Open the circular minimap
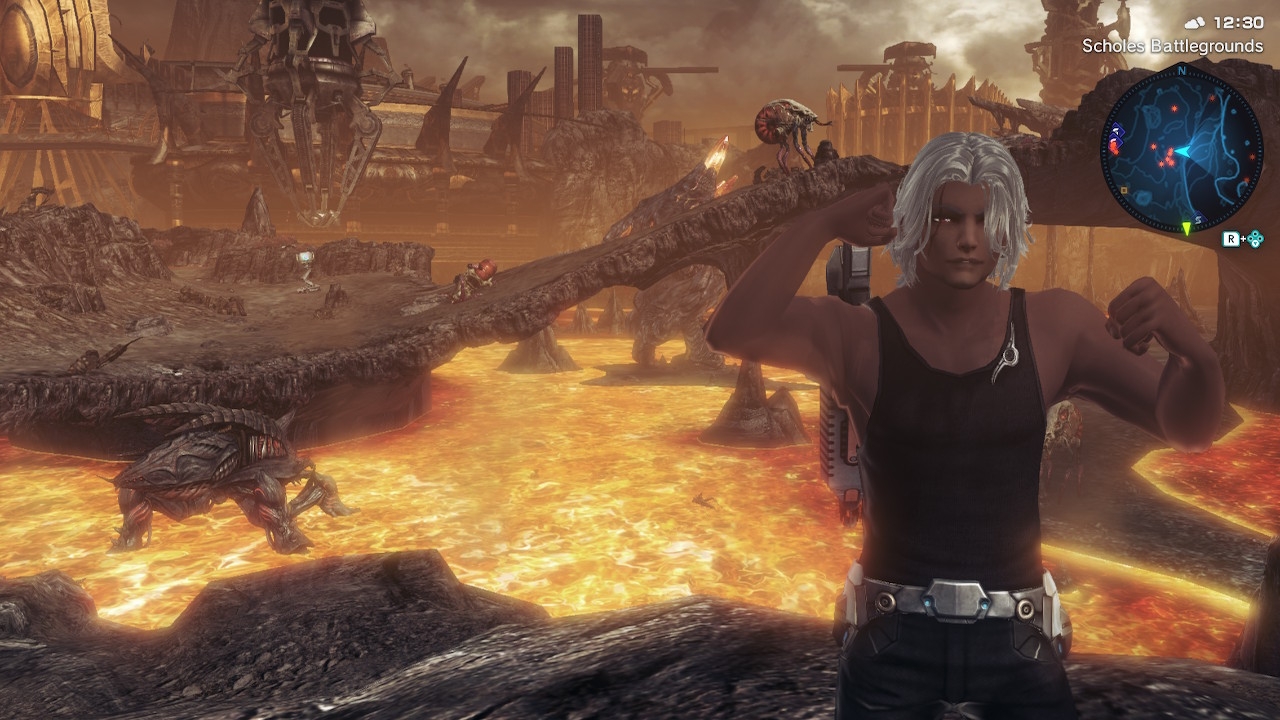The image size is (1280, 720). coord(1181,150)
